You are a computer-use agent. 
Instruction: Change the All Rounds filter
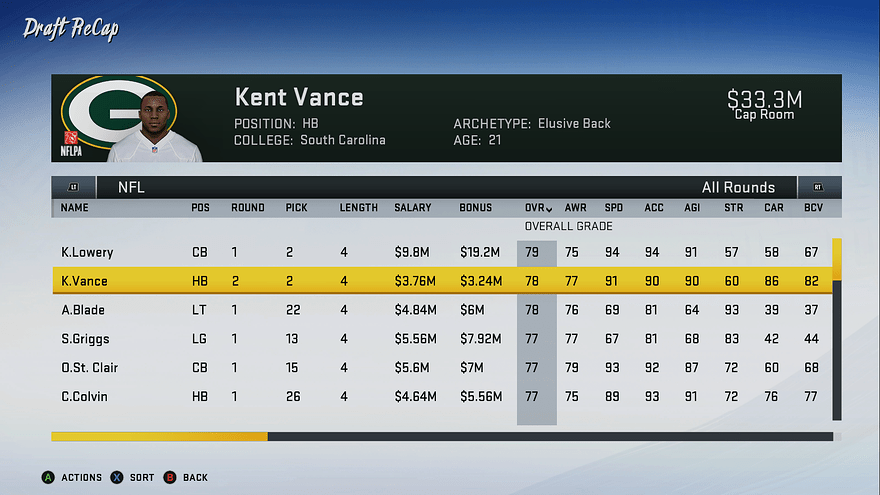tap(738, 187)
